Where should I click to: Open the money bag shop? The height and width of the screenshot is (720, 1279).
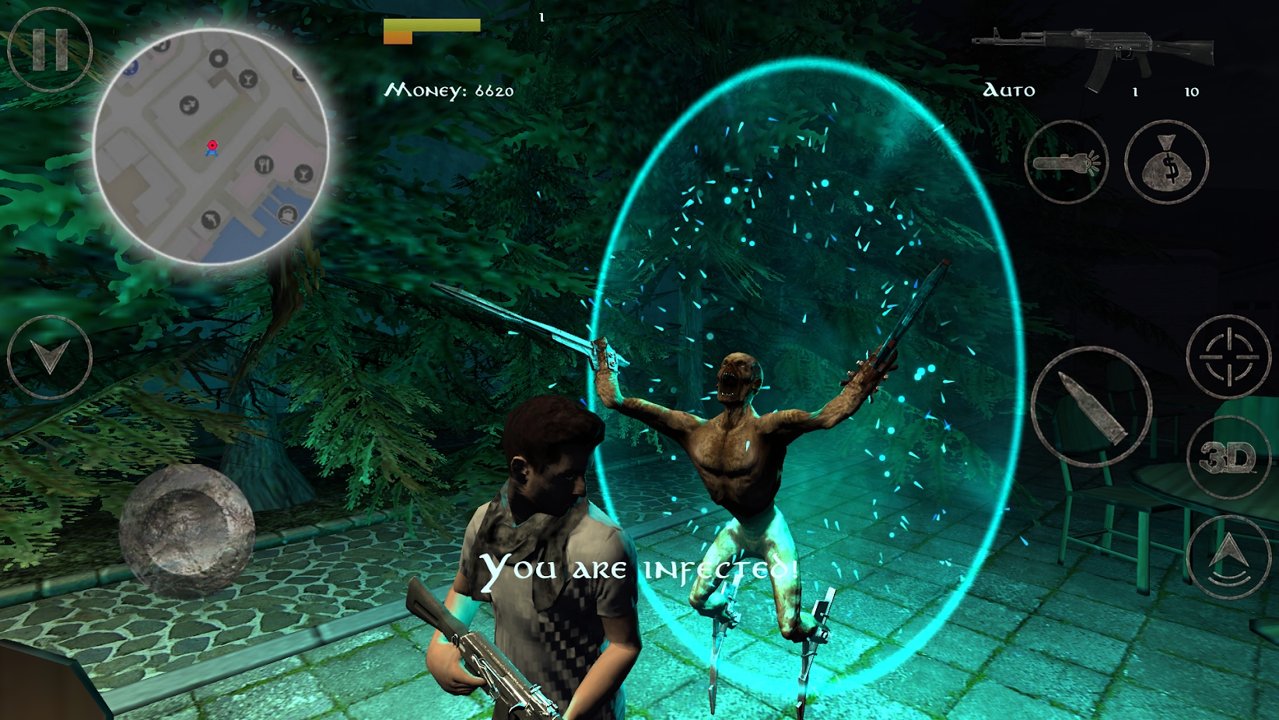pos(1166,162)
